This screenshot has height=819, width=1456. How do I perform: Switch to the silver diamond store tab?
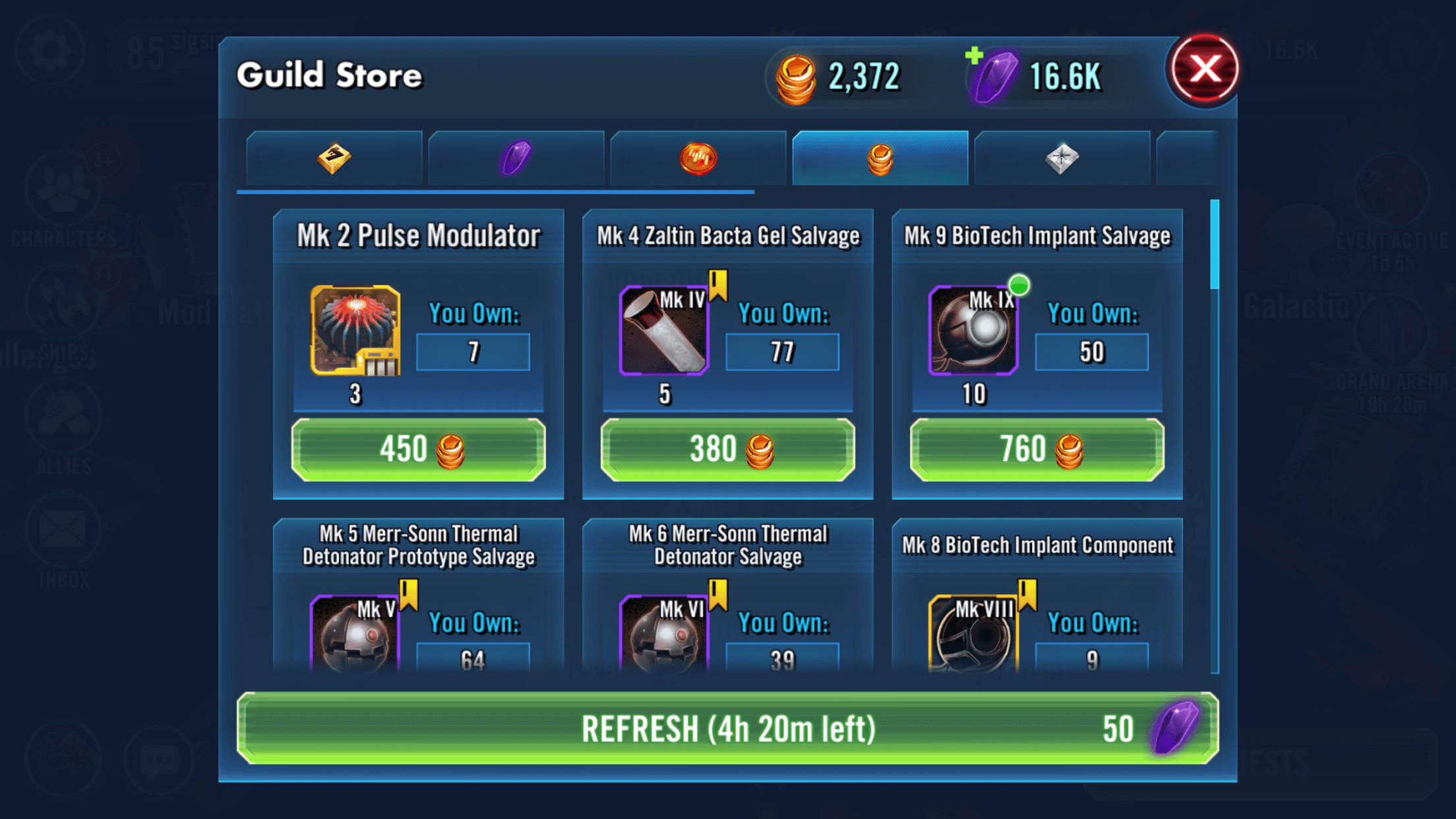1062,158
